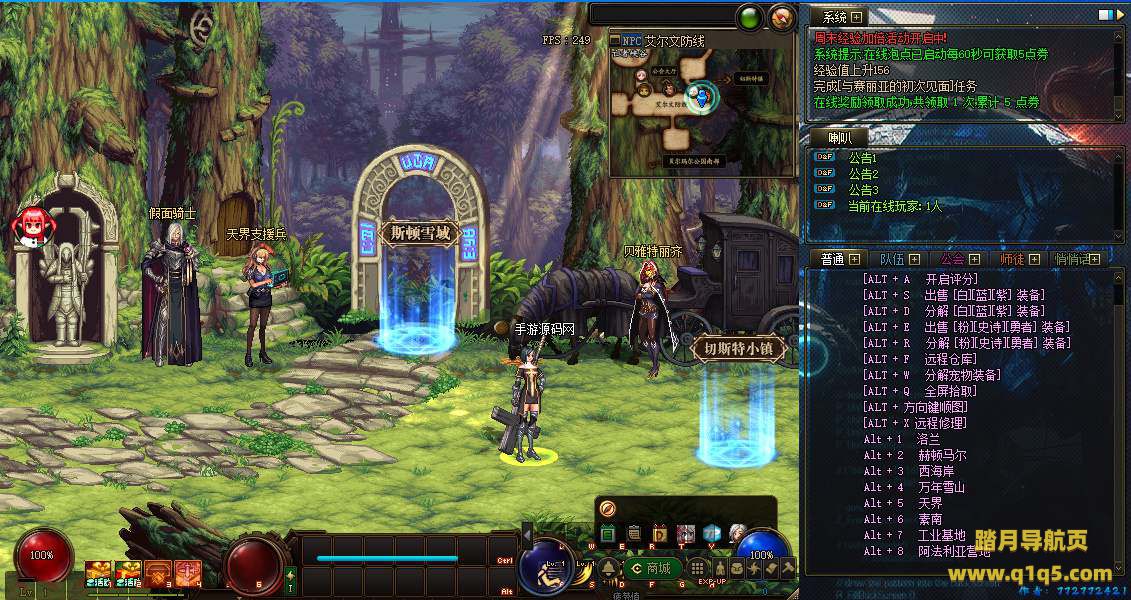Click the green orb button above minimap
The width and height of the screenshot is (1131, 600).
(749, 16)
